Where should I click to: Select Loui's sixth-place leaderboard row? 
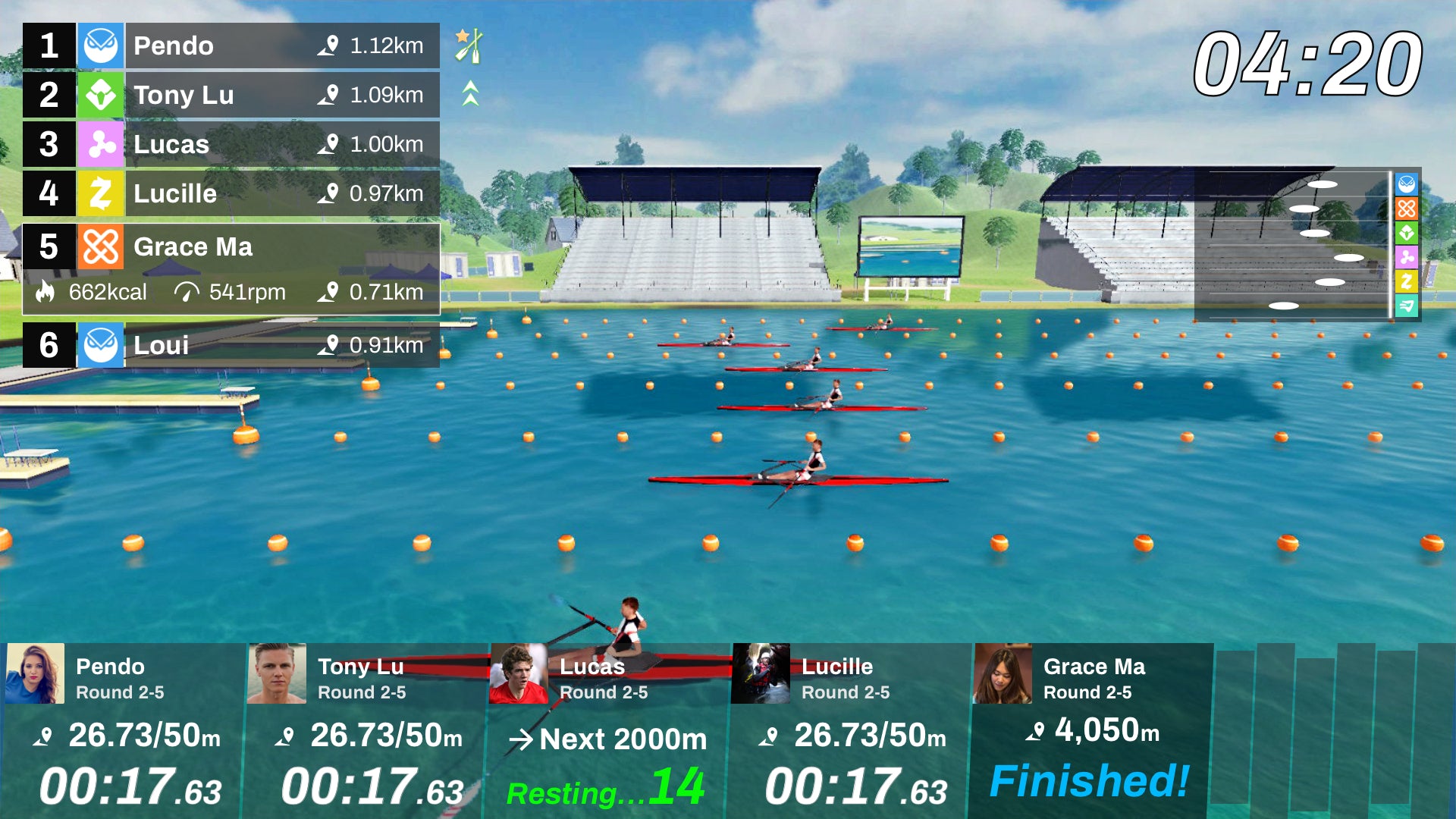tap(231, 345)
